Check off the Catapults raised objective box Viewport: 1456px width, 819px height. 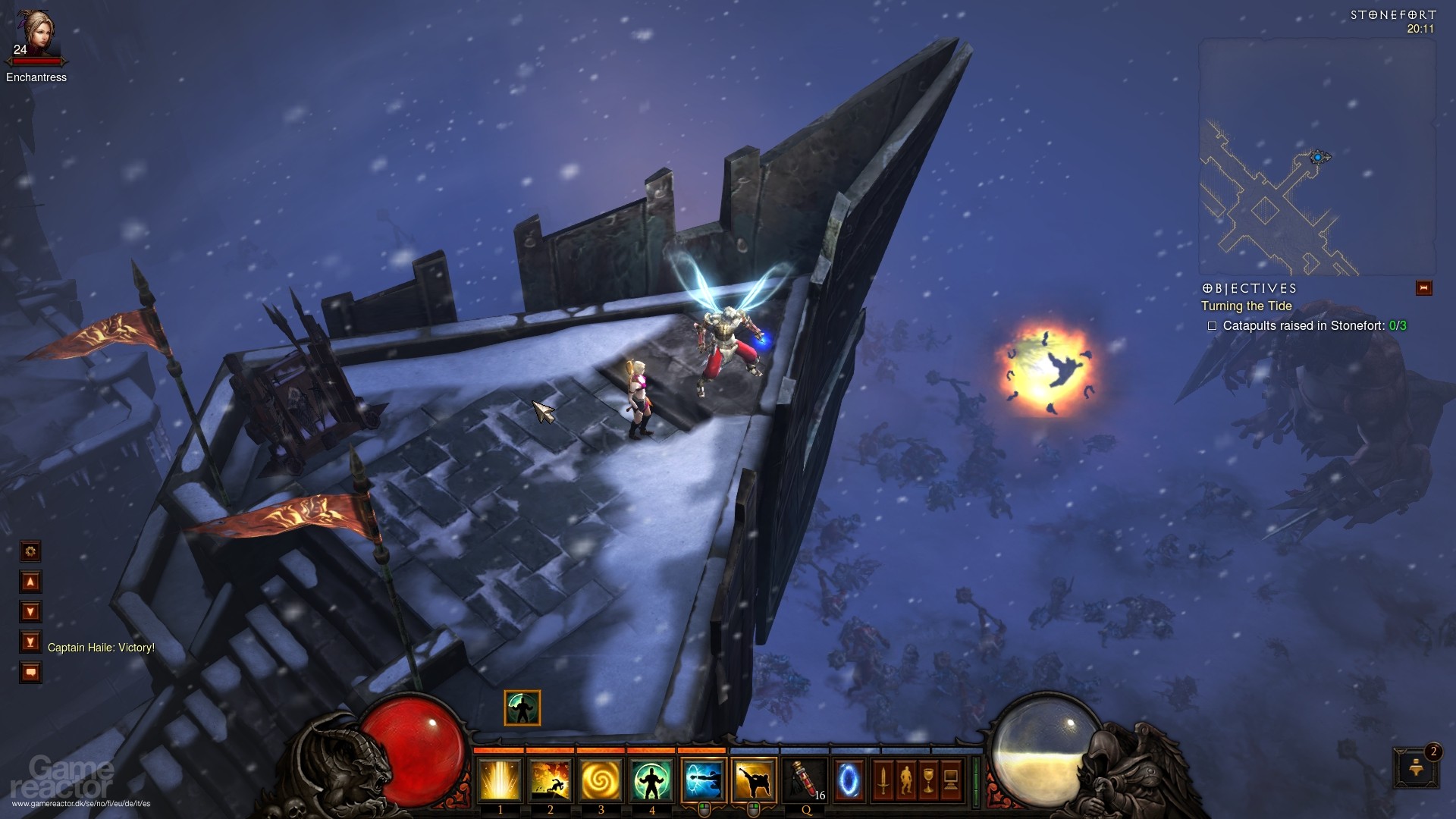(x=1213, y=325)
